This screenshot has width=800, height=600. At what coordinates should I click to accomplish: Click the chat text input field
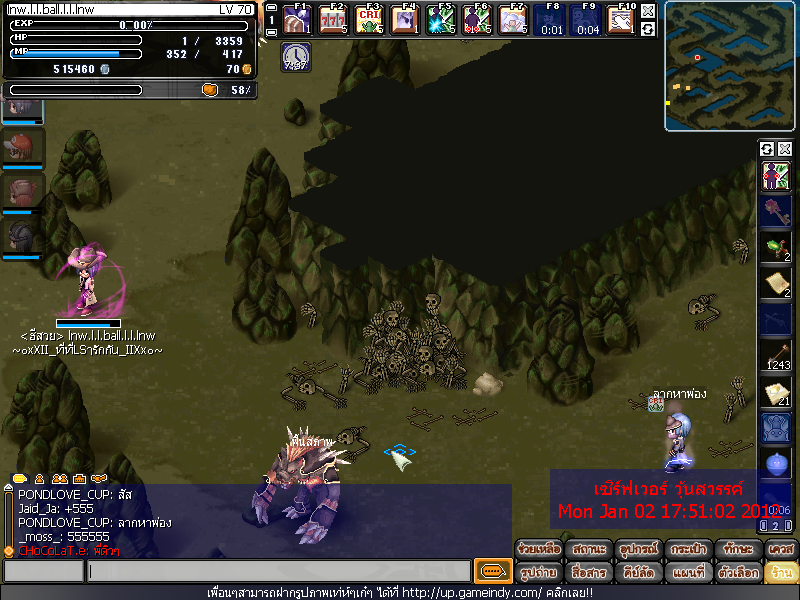tap(278, 572)
